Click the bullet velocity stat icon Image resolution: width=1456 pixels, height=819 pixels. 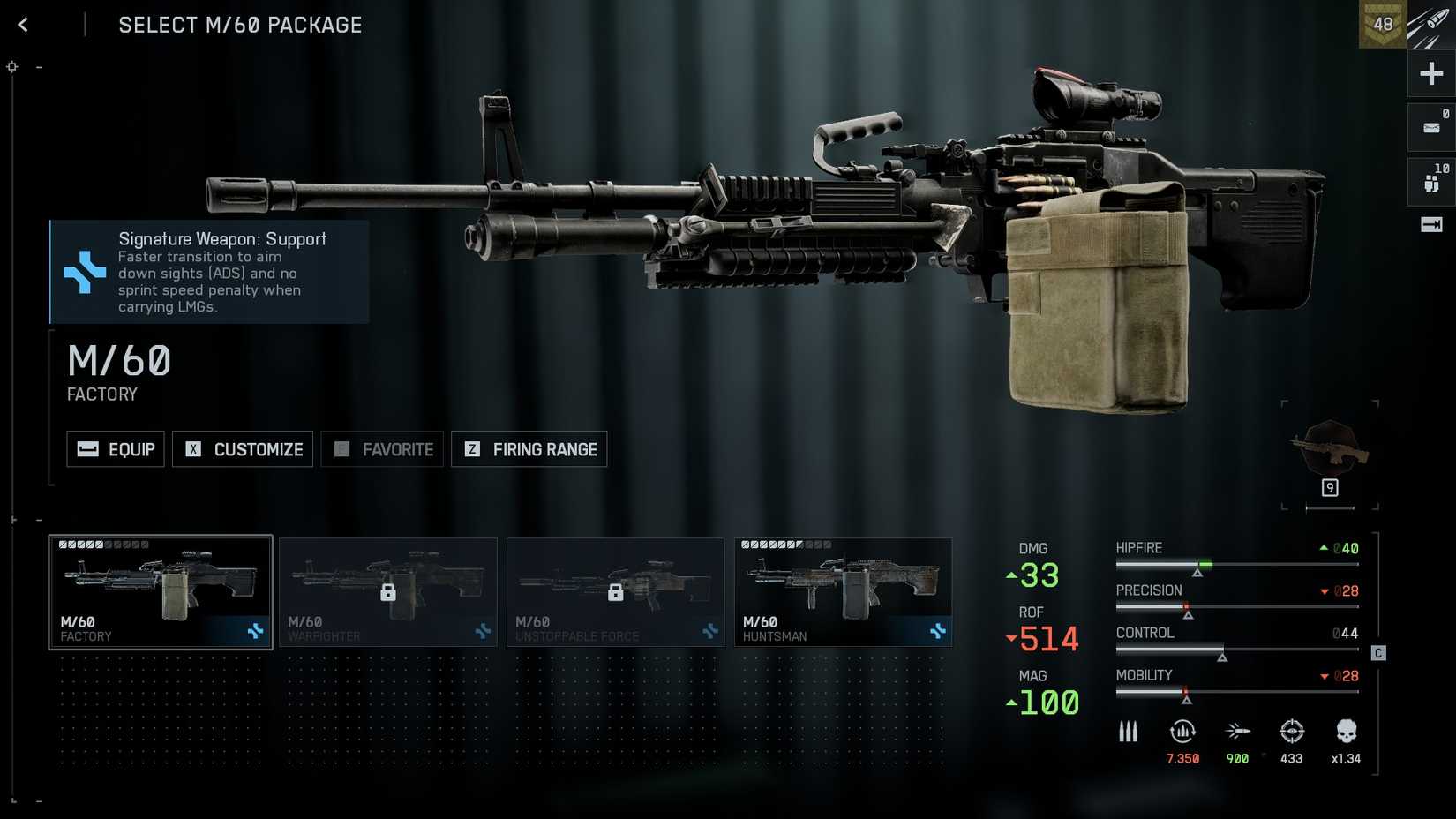[x=1237, y=732]
